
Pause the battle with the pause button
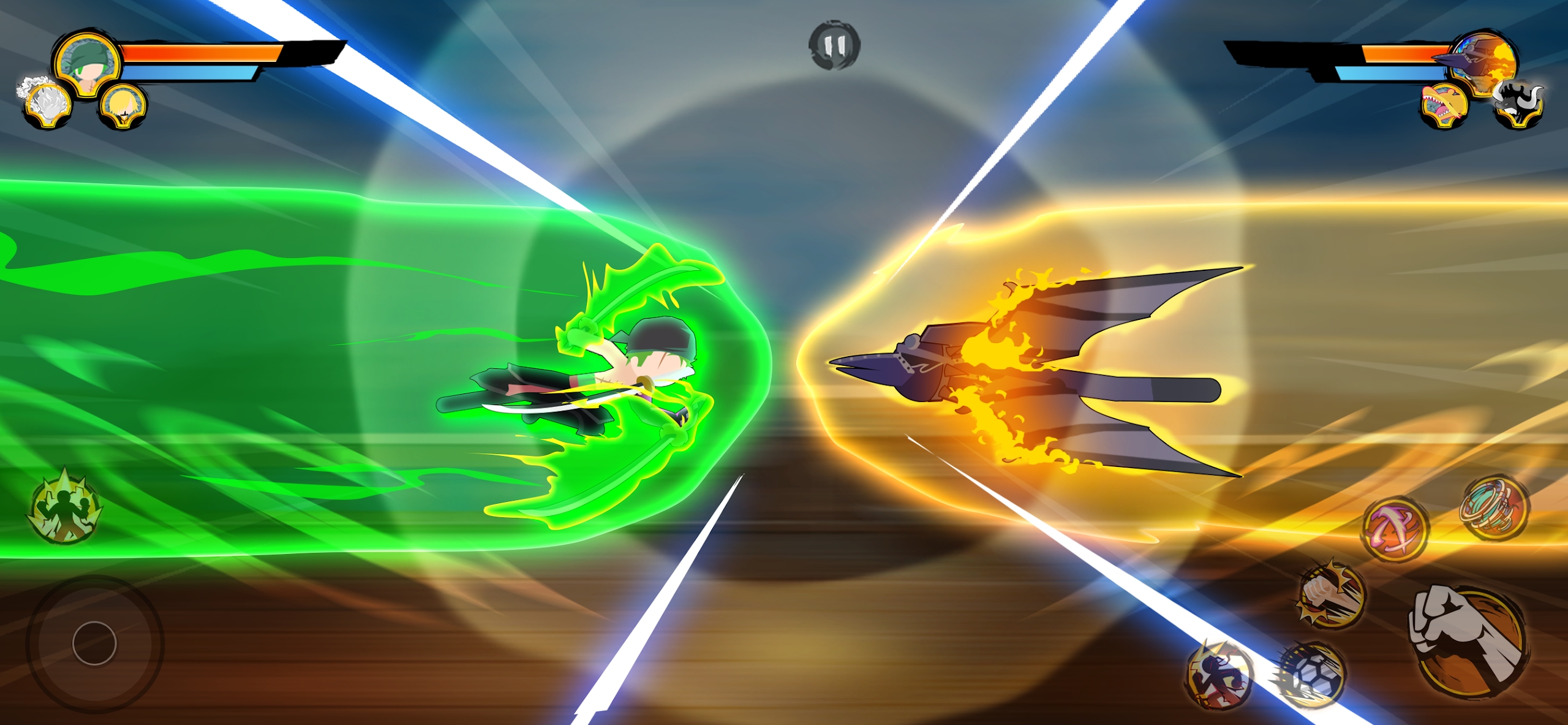833,46
